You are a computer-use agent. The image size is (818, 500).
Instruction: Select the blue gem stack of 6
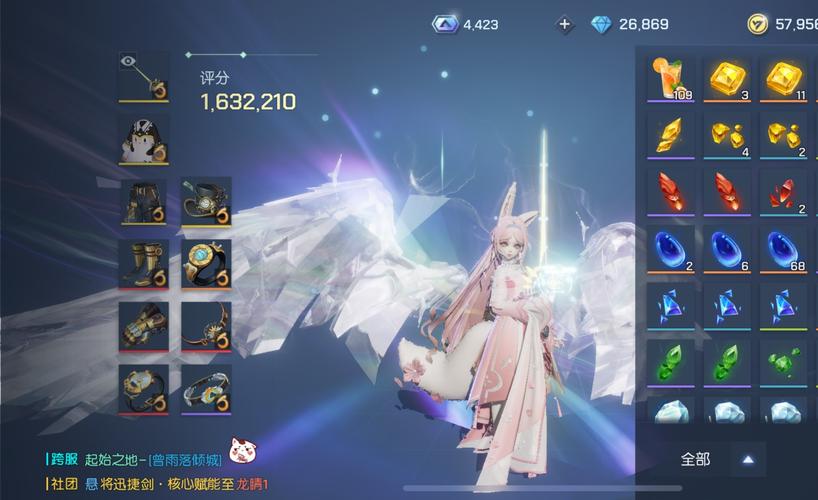pos(727,248)
